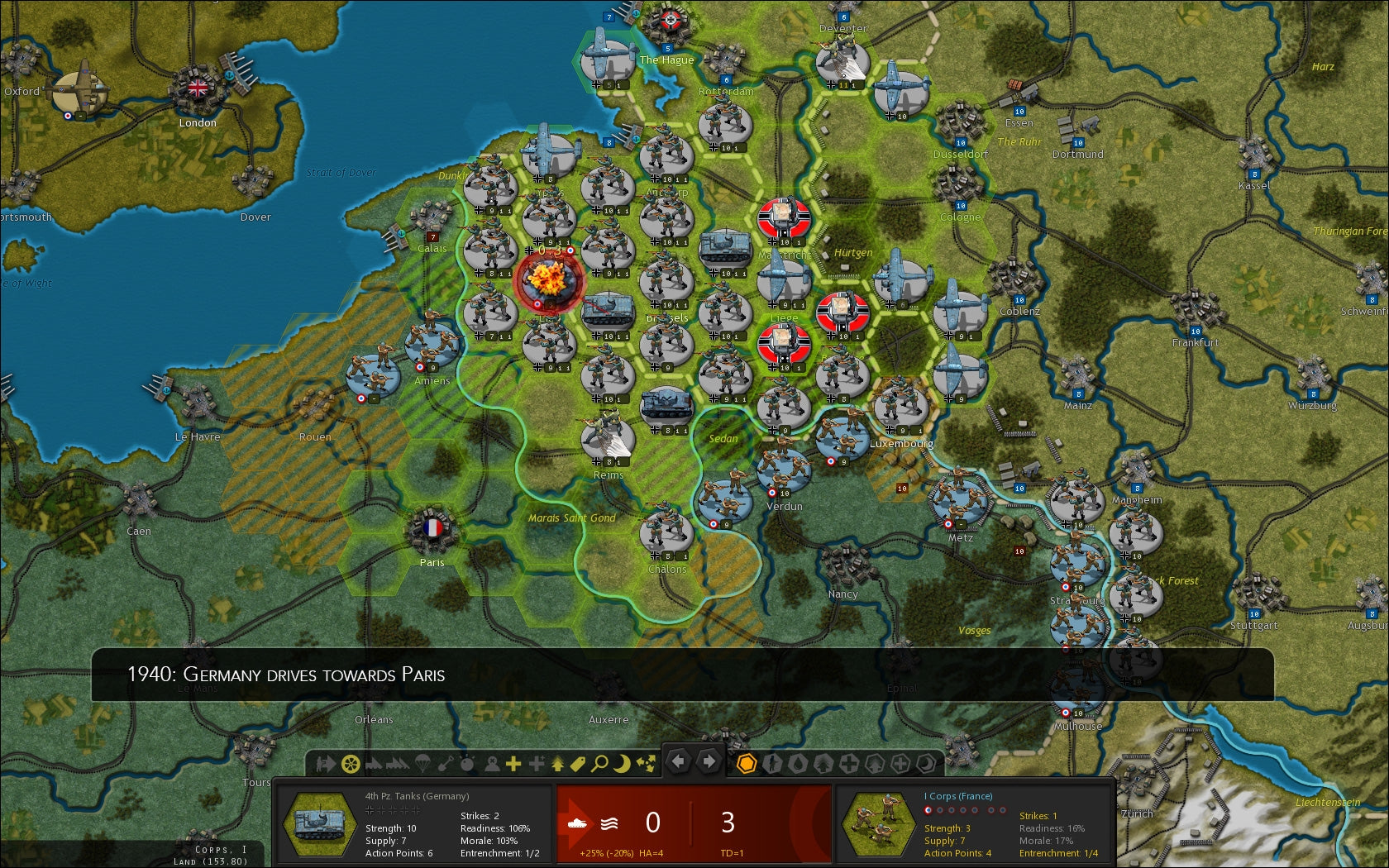This screenshot has height=868, width=1389.
Task: Open the magnifying glass inspect tool
Action: click(600, 761)
